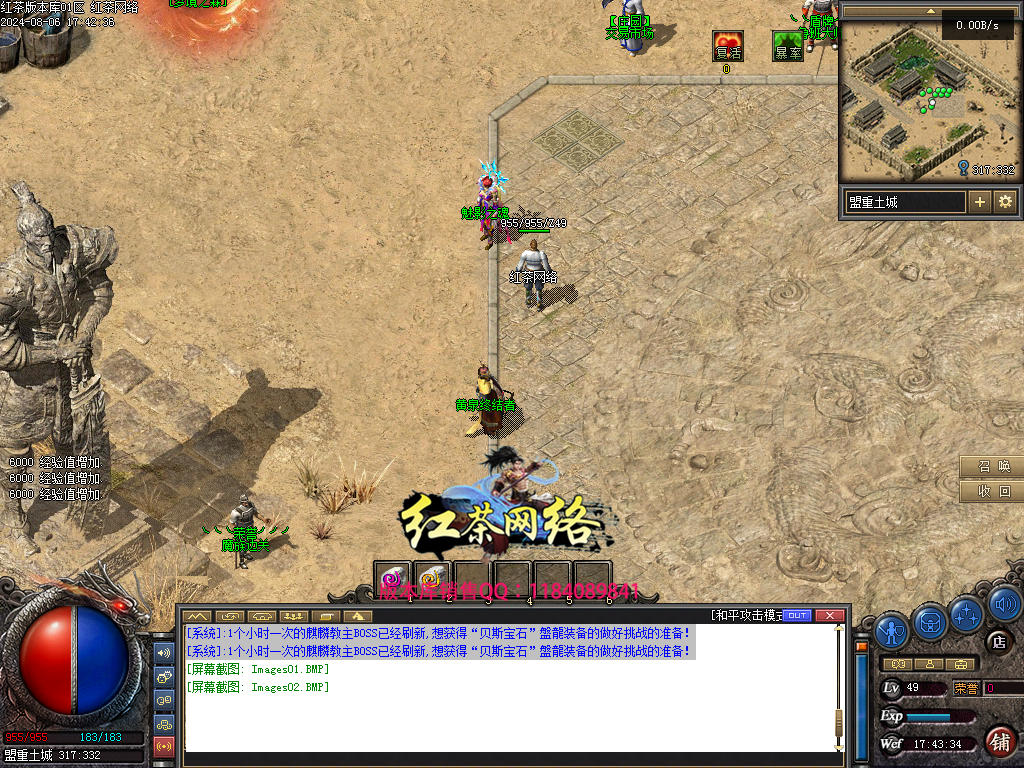Screen dimensions: 1024x768
Task: Toggle the game sound speaker button
Action: [1004, 603]
